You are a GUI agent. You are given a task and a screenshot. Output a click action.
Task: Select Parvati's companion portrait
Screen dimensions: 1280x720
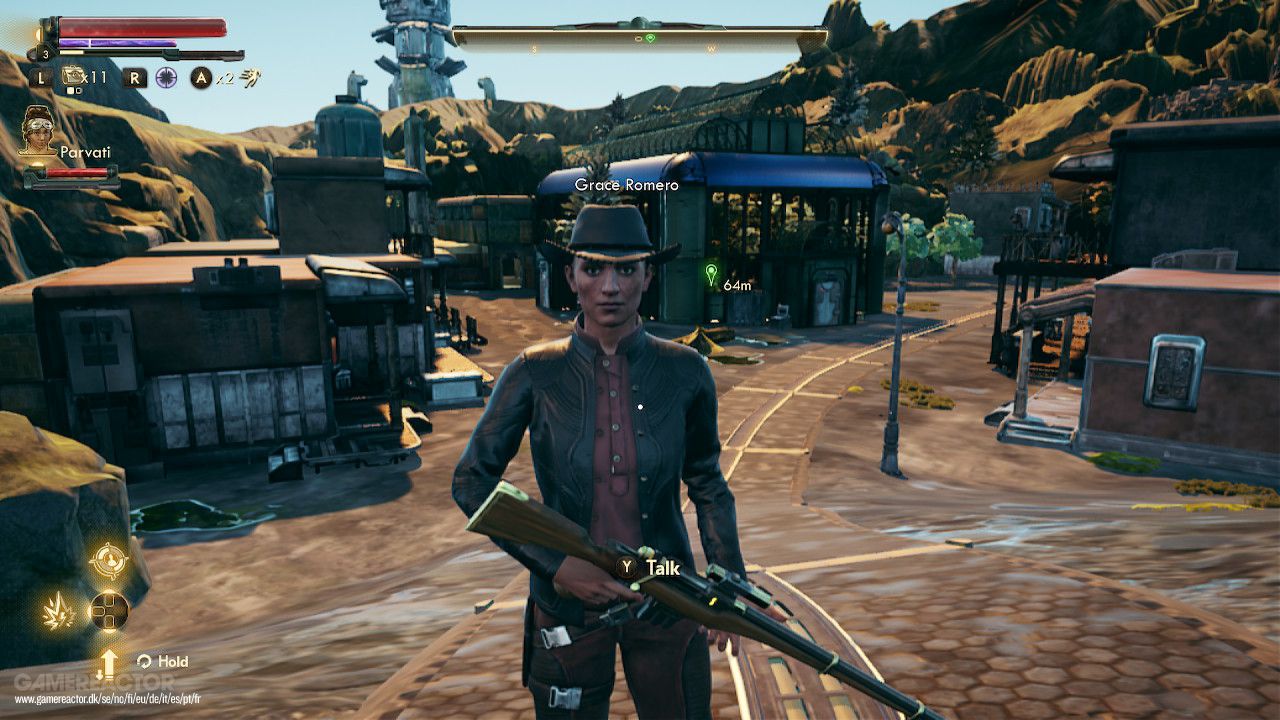pos(38,130)
